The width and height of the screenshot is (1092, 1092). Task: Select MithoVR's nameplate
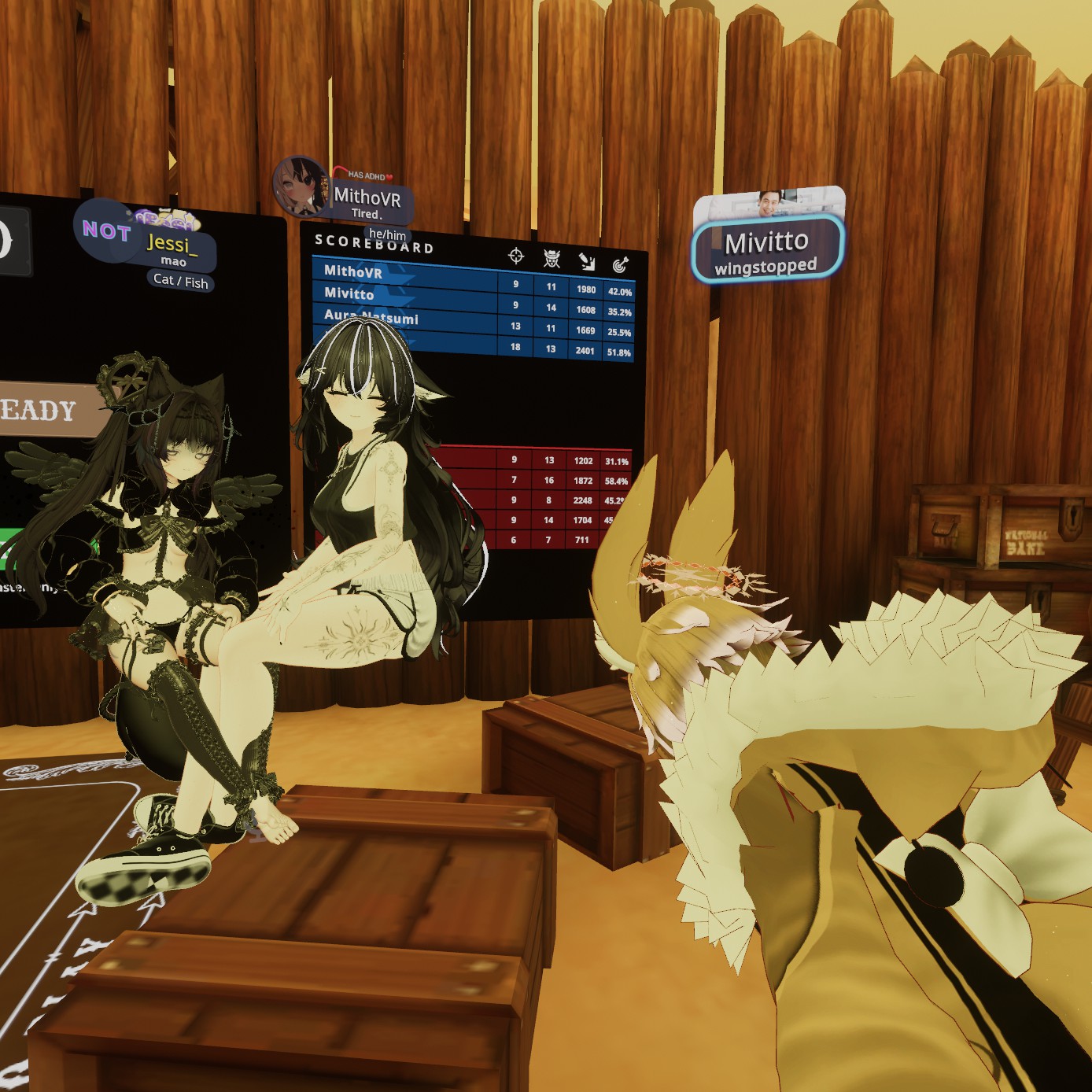point(368,201)
